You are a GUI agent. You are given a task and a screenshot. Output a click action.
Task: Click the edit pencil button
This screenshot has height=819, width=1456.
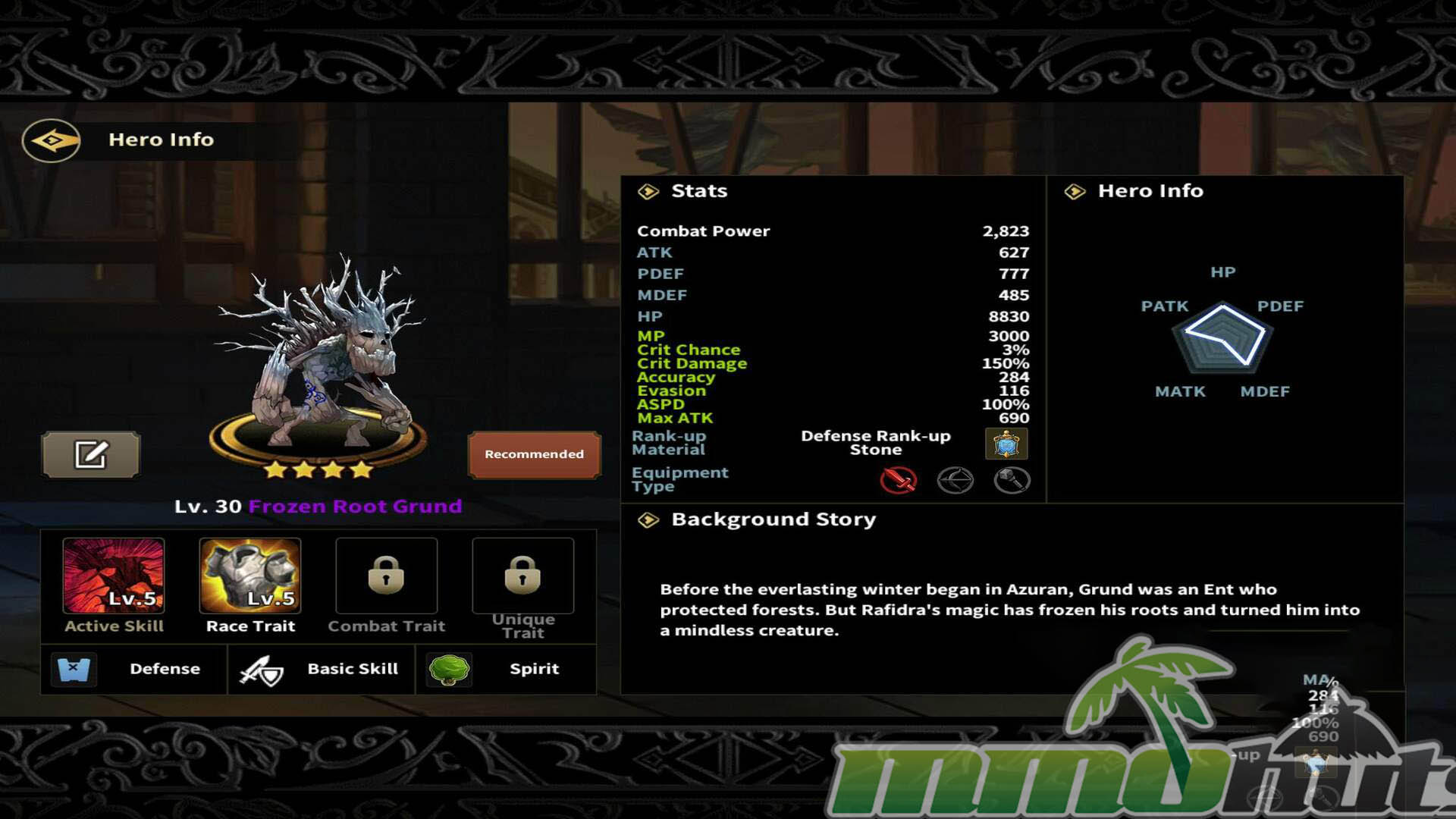[x=91, y=455]
